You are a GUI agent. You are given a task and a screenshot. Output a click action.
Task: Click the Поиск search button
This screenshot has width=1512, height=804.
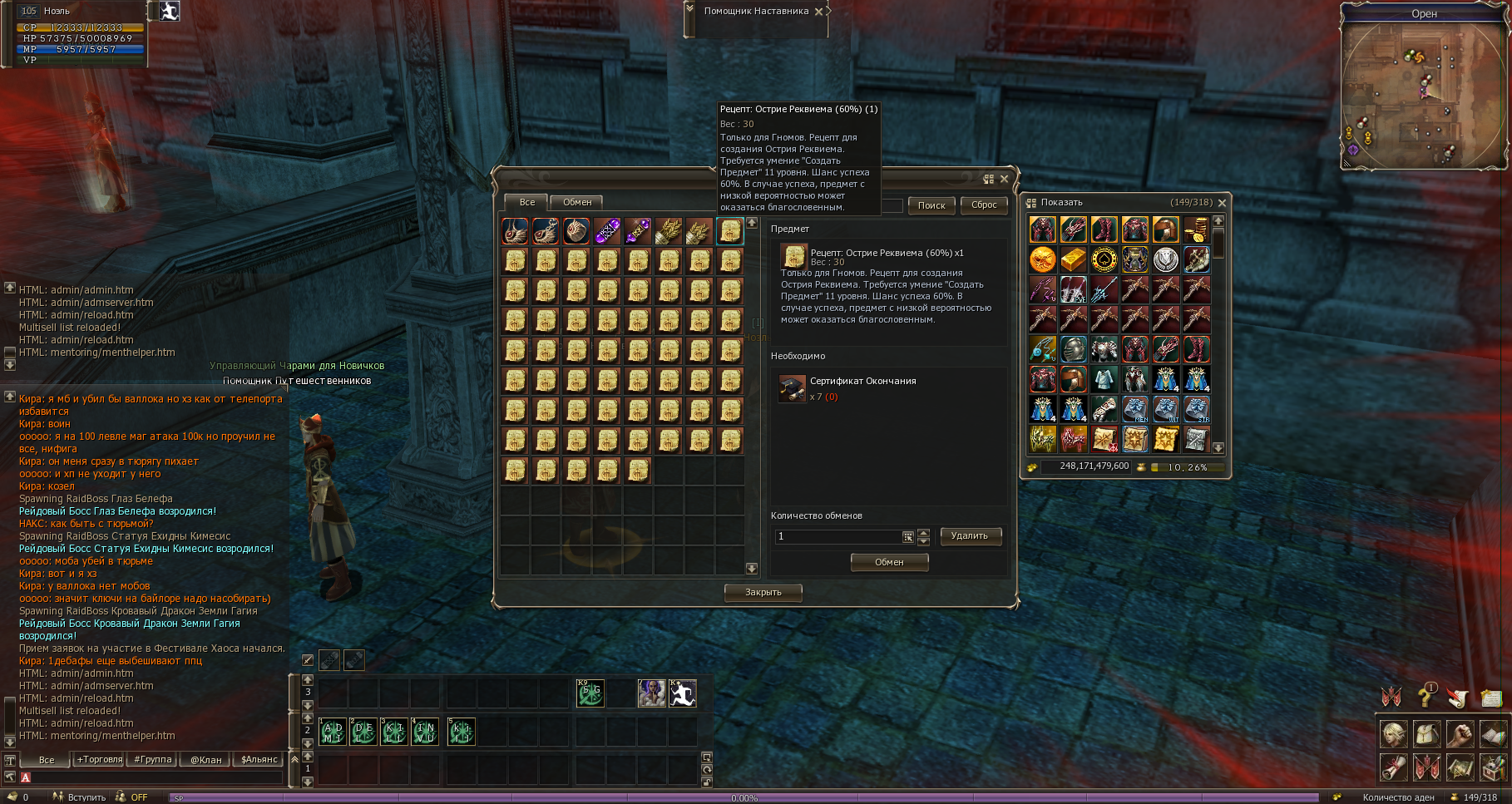[931, 205]
